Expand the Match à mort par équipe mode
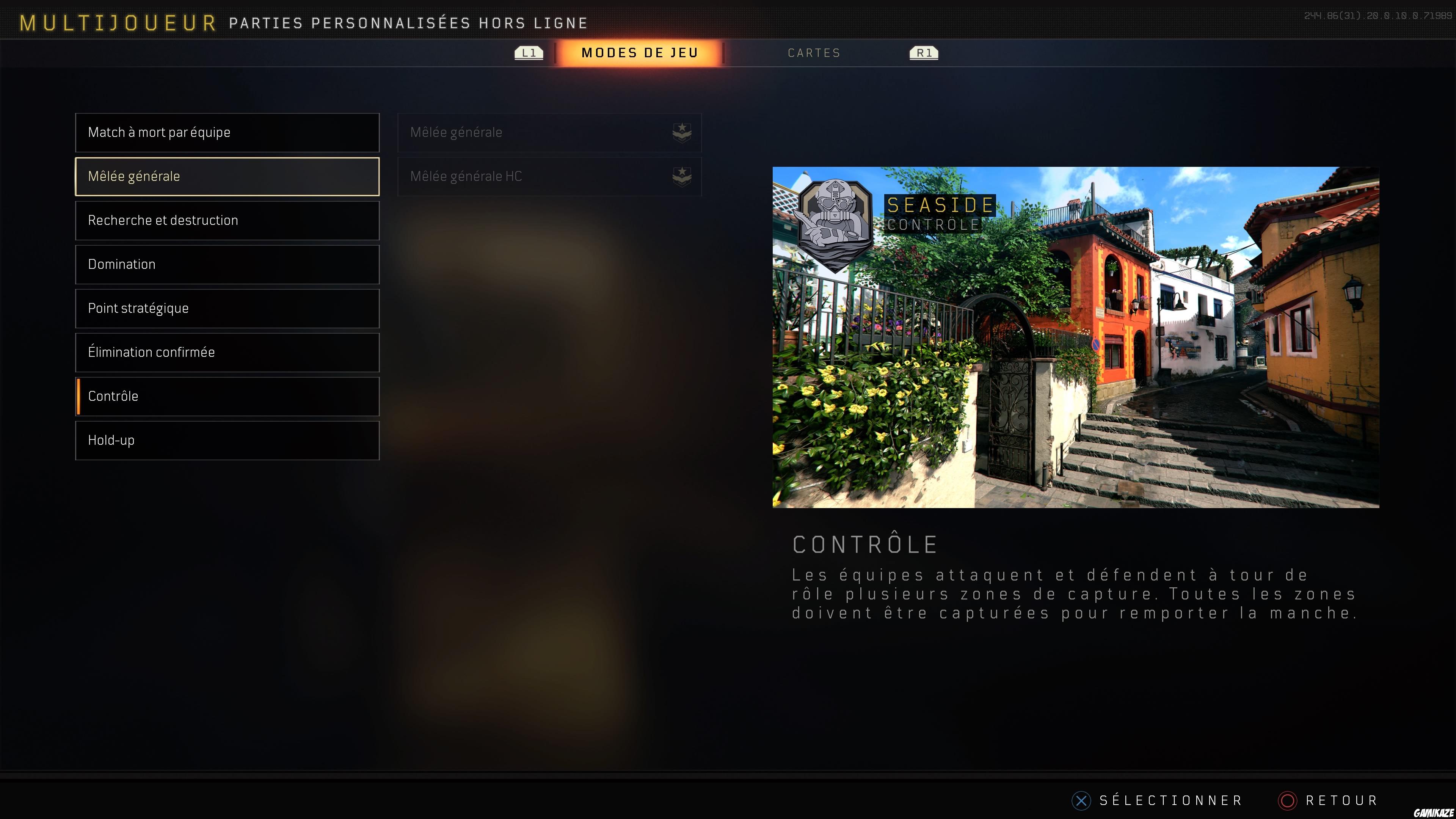1456x819 pixels. click(226, 132)
